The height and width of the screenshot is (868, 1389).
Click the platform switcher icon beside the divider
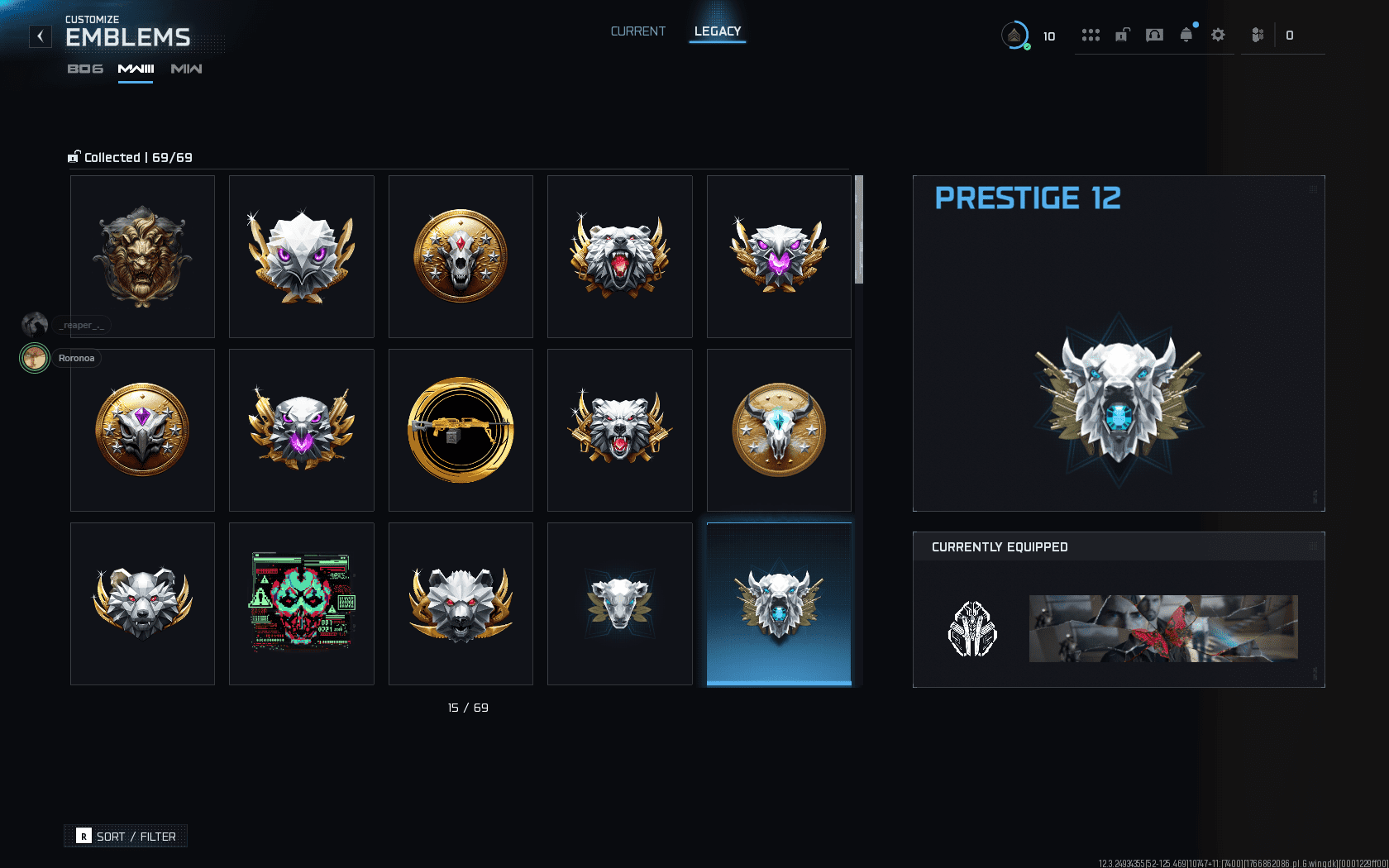point(1258,35)
